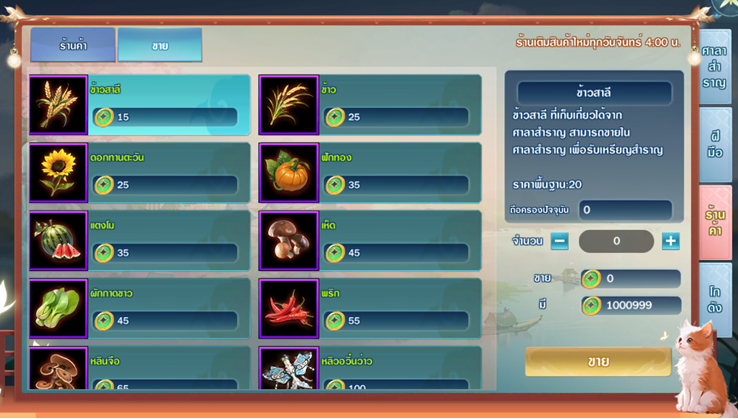
Task: Select the ข้าวสาลี wheat item
Action: [x=140, y=105]
